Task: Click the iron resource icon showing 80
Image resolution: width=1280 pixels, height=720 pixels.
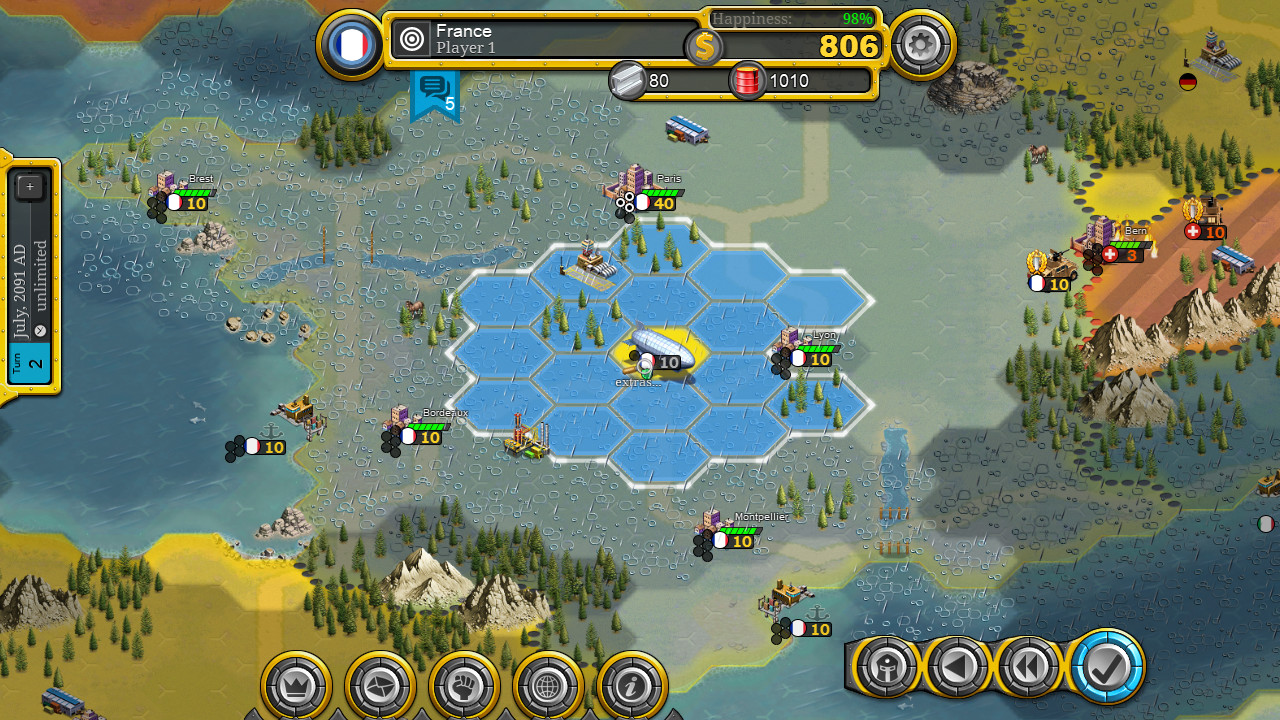Action: point(629,80)
